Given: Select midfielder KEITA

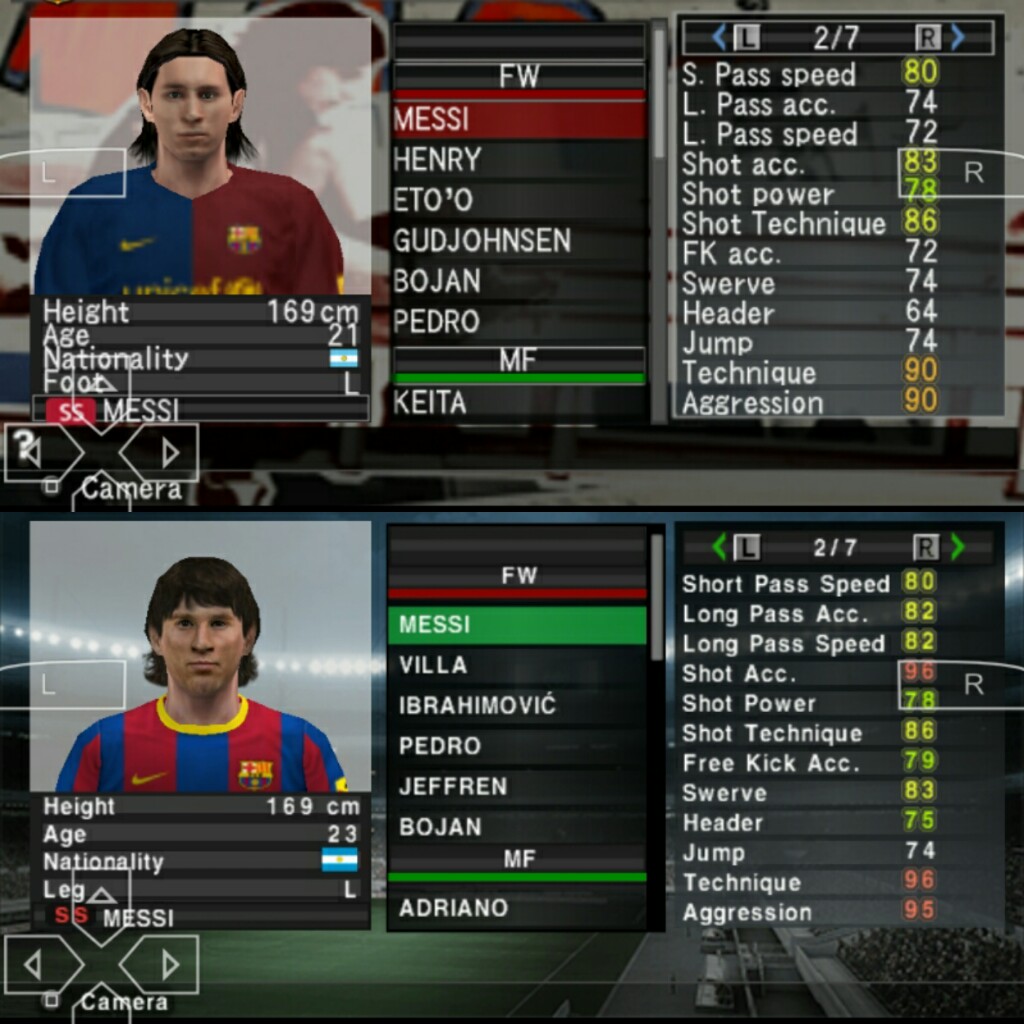Looking at the screenshot, I should pos(518,403).
